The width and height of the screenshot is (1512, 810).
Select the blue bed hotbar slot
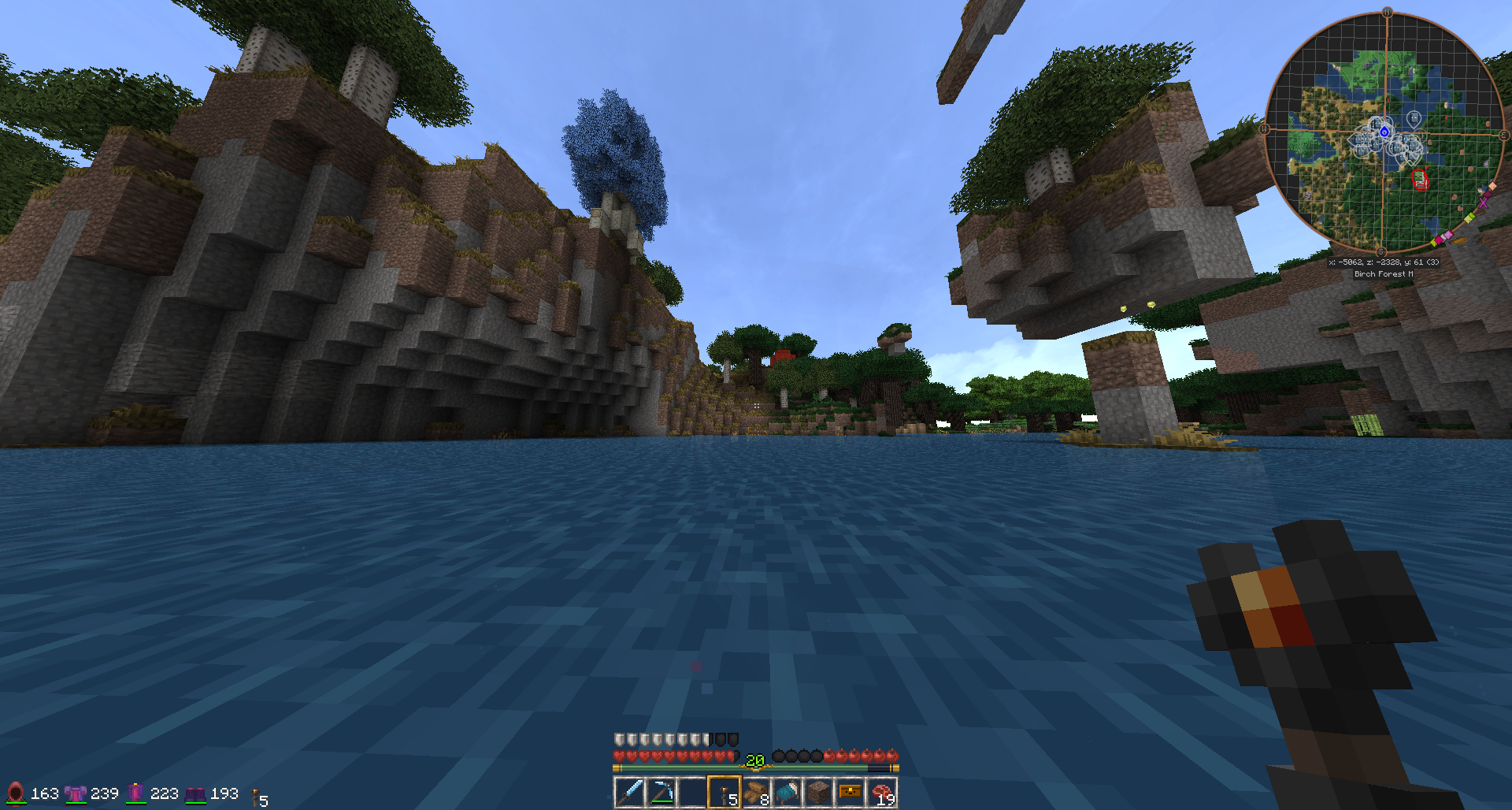[787, 792]
